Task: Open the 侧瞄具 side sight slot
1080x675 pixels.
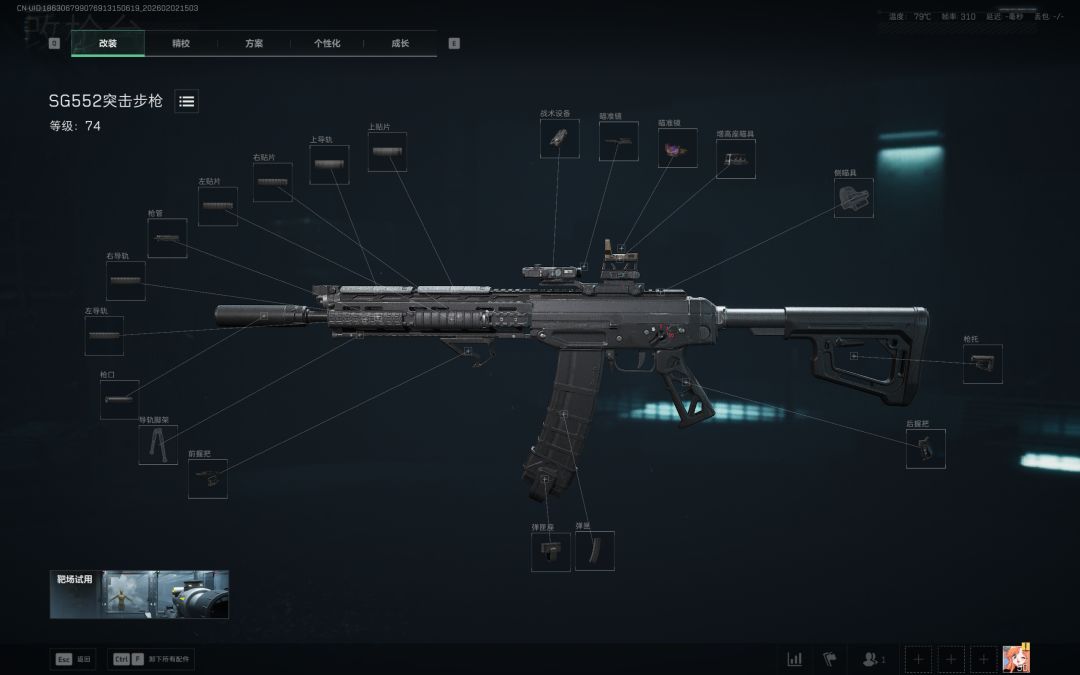Action: 853,198
